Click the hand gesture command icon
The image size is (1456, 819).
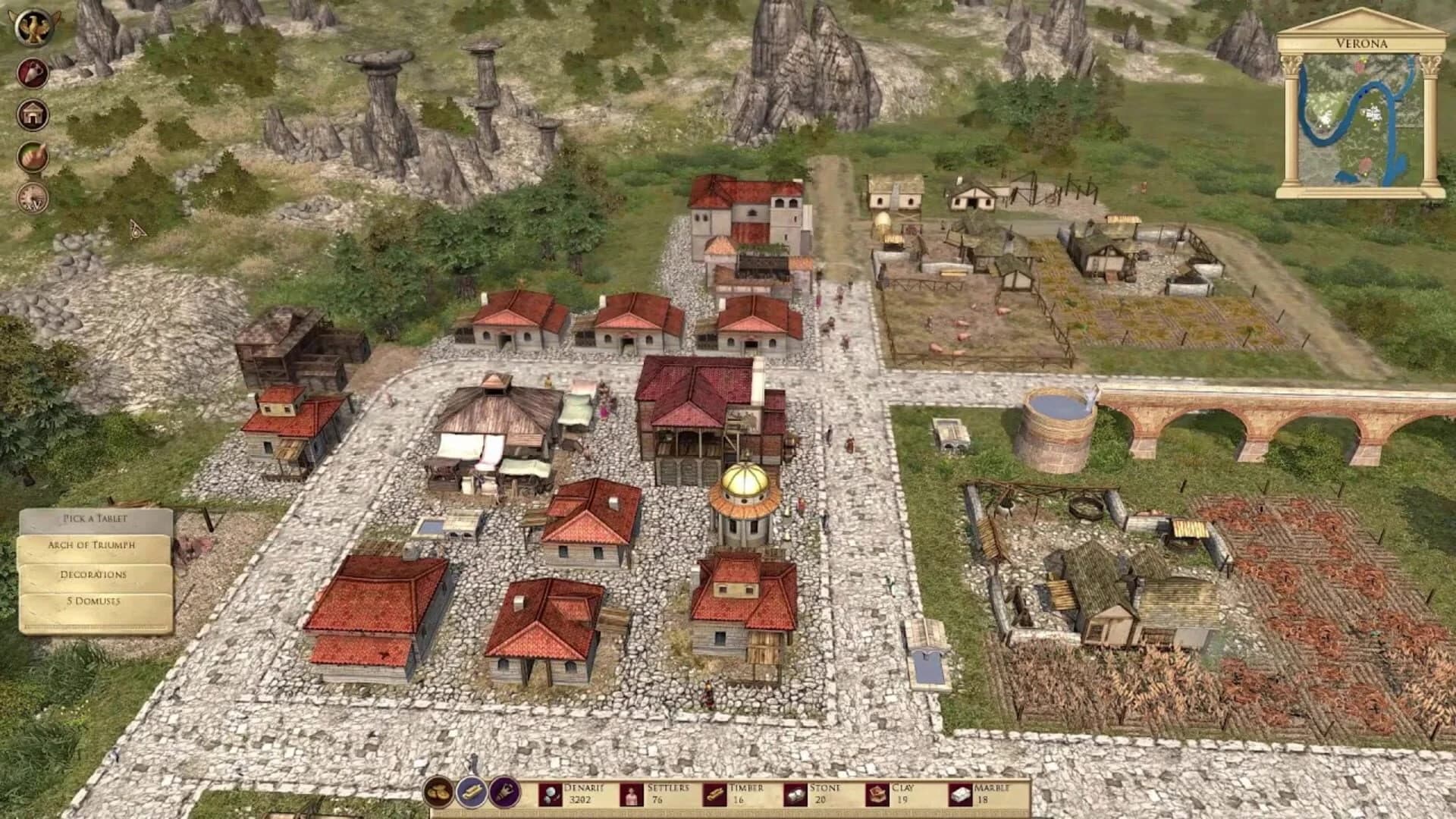pos(32,155)
